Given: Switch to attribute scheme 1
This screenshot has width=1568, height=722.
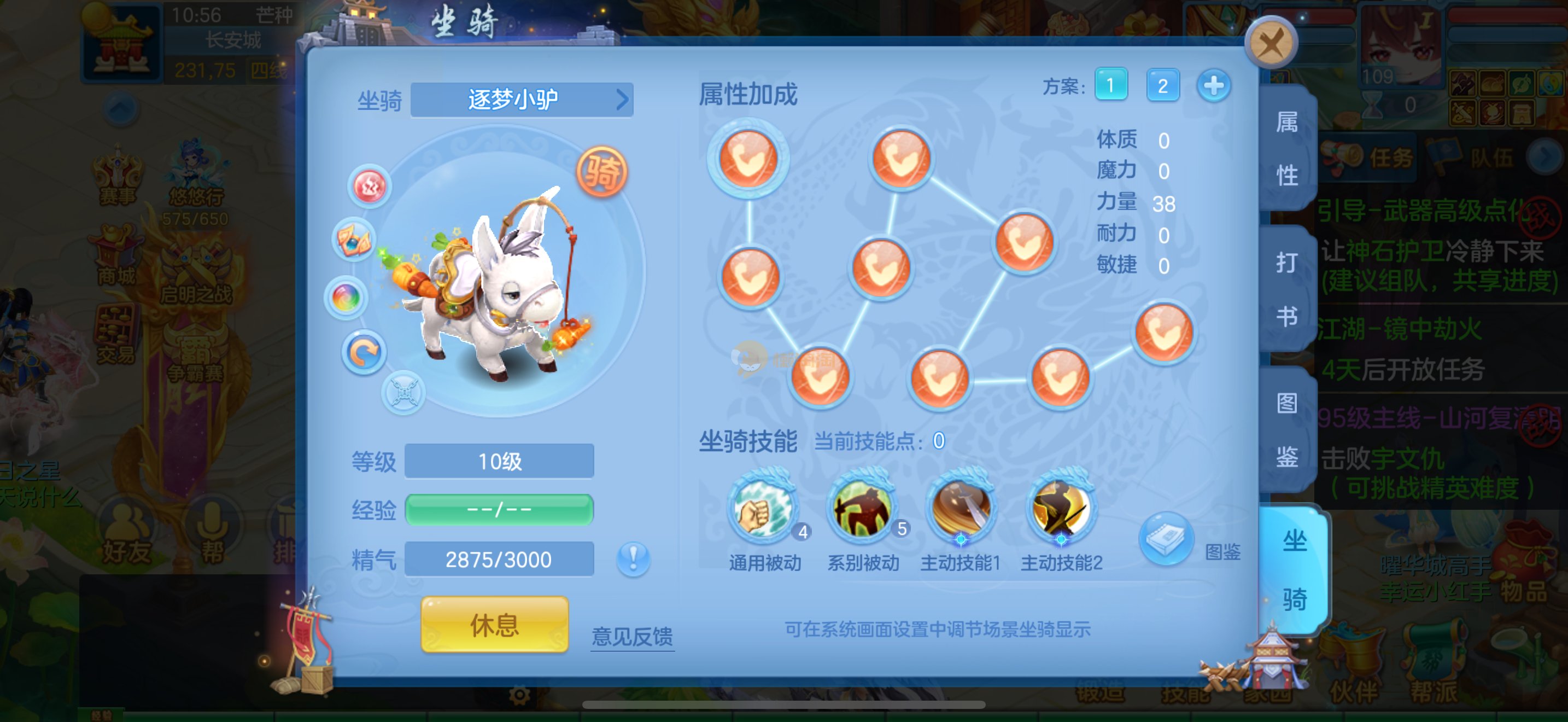Looking at the screenshot, I should [x=1111, y=85].
